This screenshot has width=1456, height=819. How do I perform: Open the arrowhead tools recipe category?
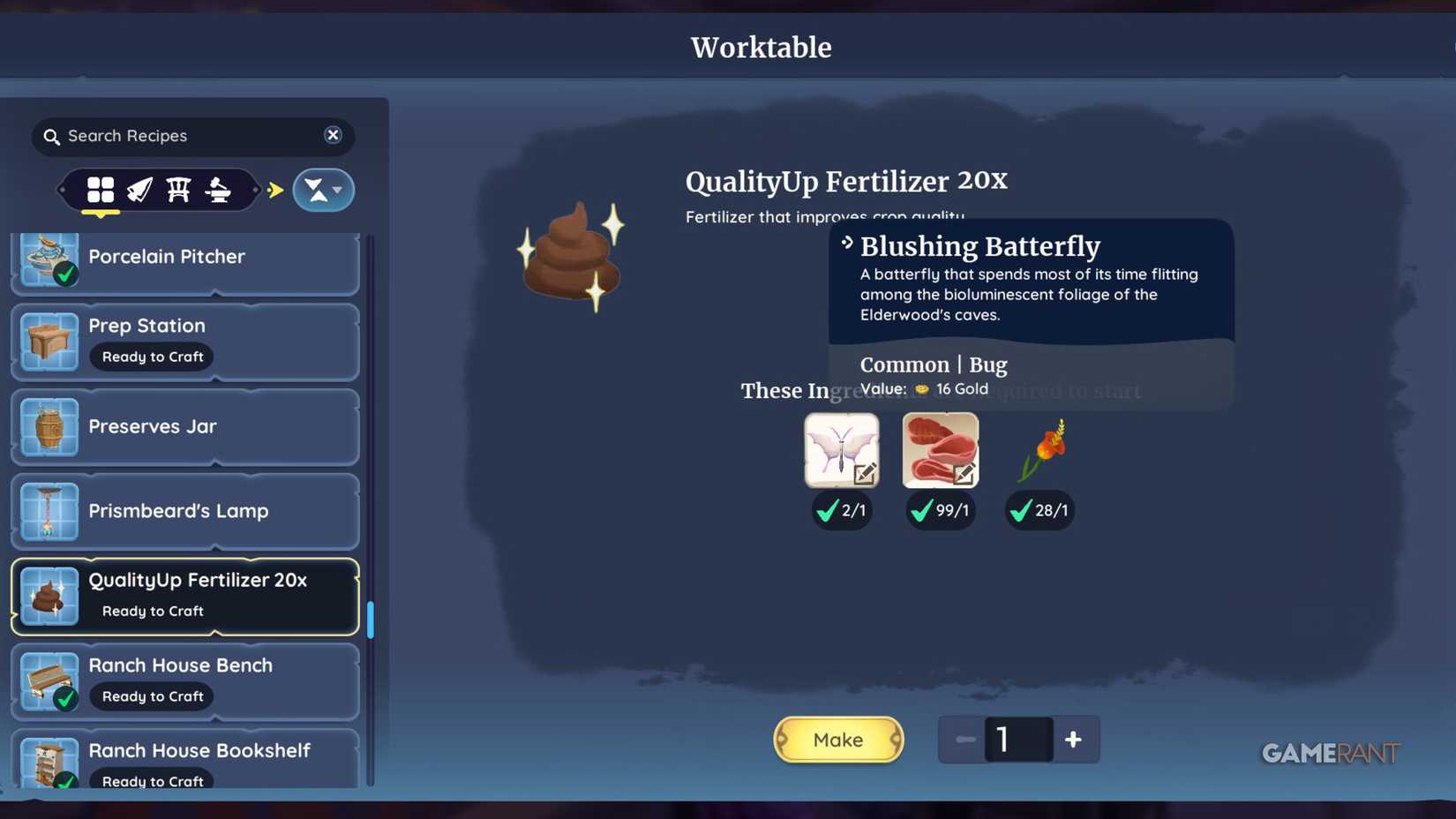tap(140, 190)
